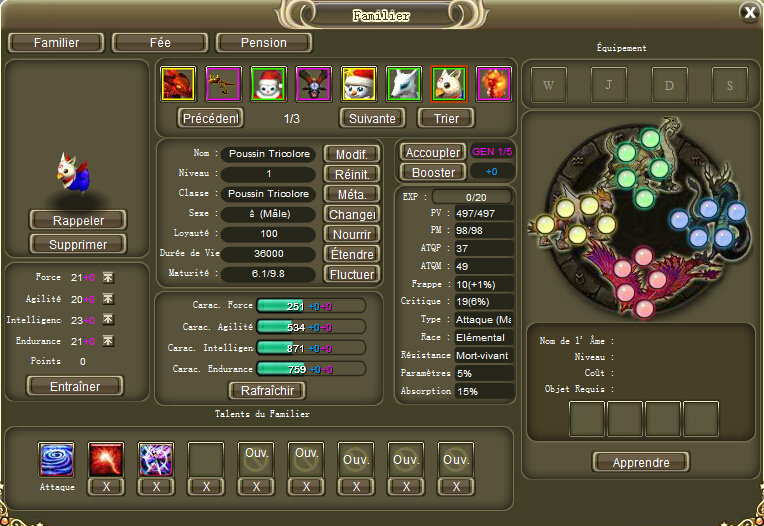Delete pet with Supprimer button
This screenshot has height=526, width=764.
point(77,244)
